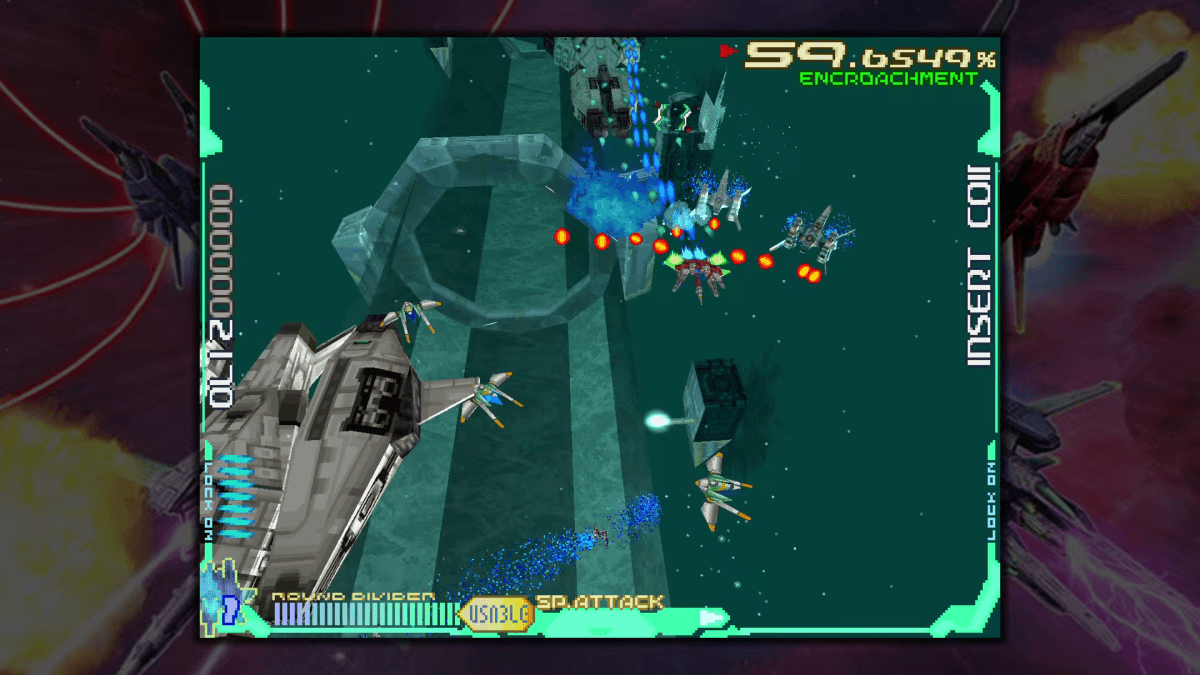This screenshot has height=675, width=1200.
Task: Activate the SP.ATTACK usable badge
Action: (496, 612)
